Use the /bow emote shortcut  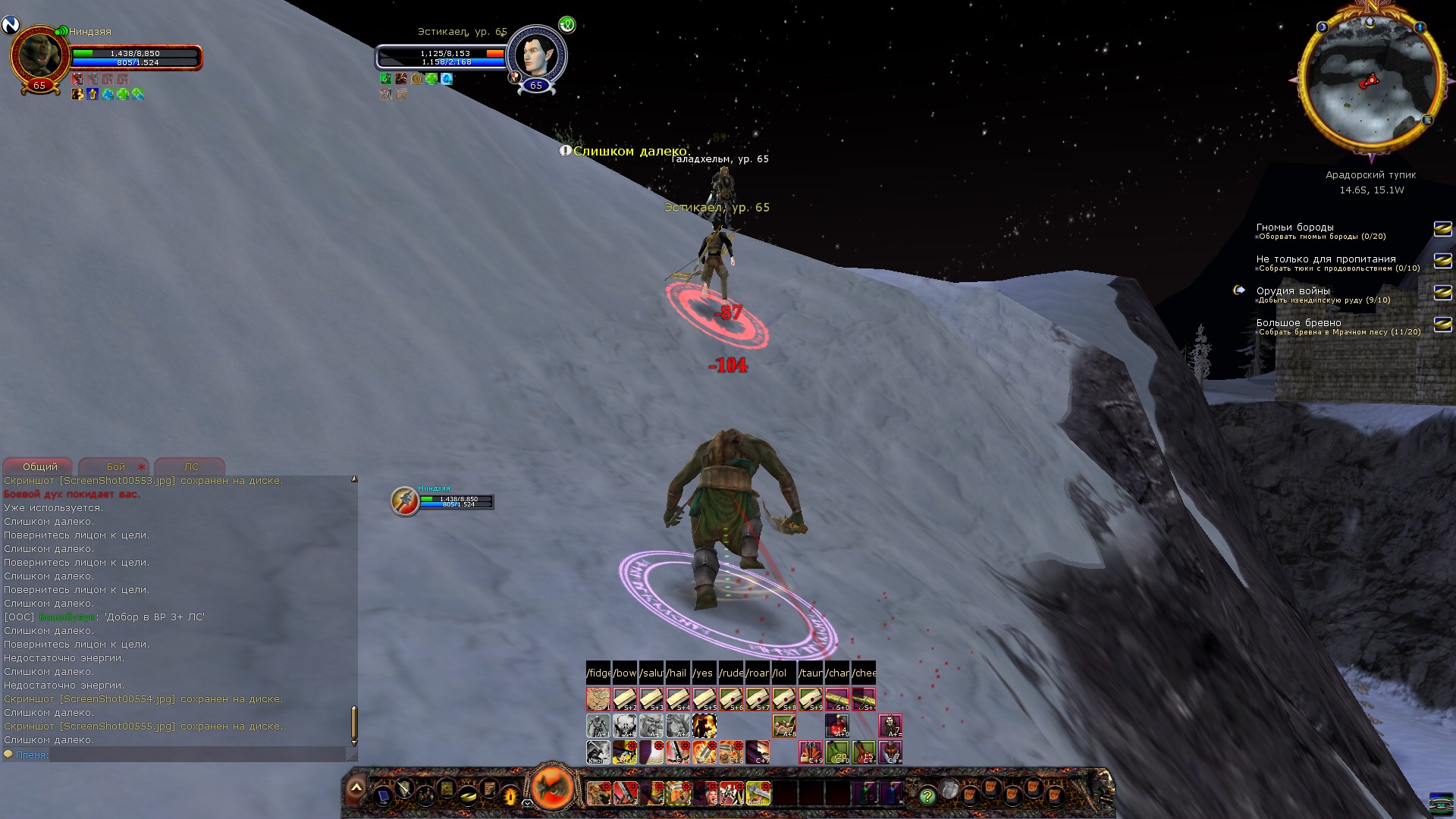625,673
